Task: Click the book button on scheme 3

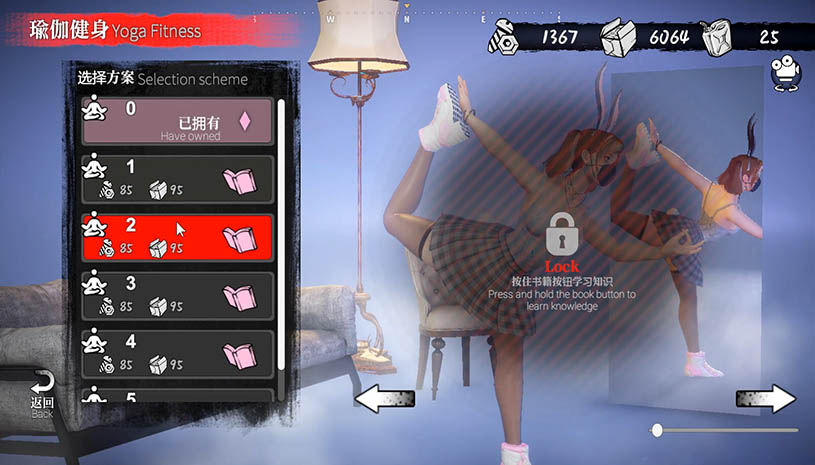Action: (x=239, y=297)
